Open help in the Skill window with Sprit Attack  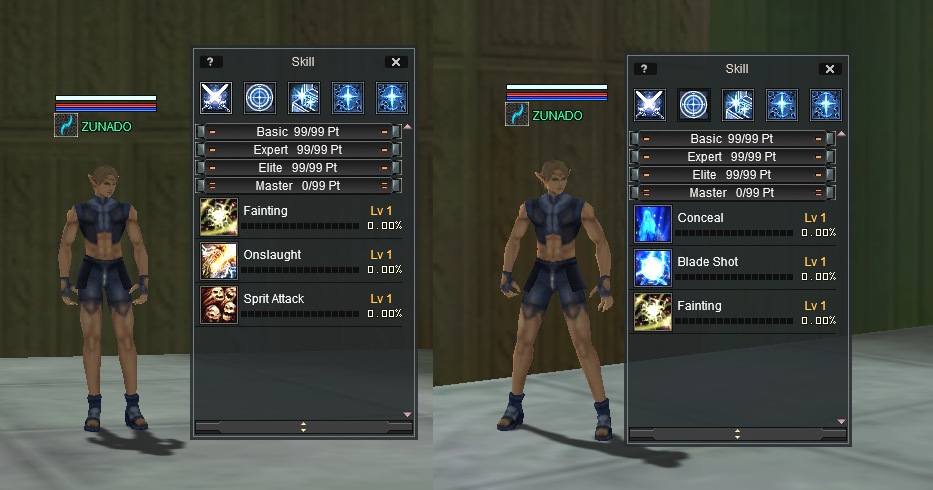[x=209, y=62]
